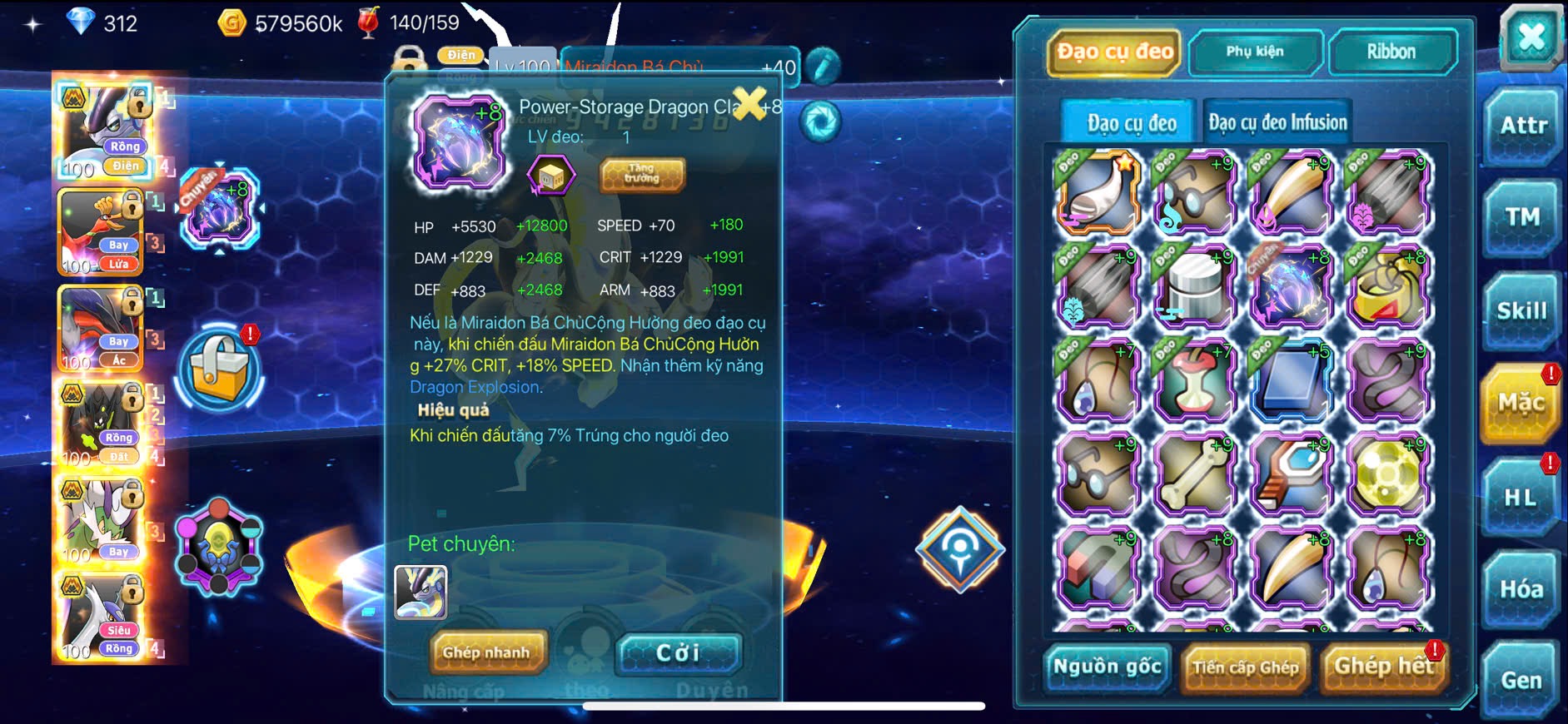Close the Power-Storage Dragon Claw tooltip
Image resolution: width=1568 pixels, height=724 pixels.
coord(749,103)
